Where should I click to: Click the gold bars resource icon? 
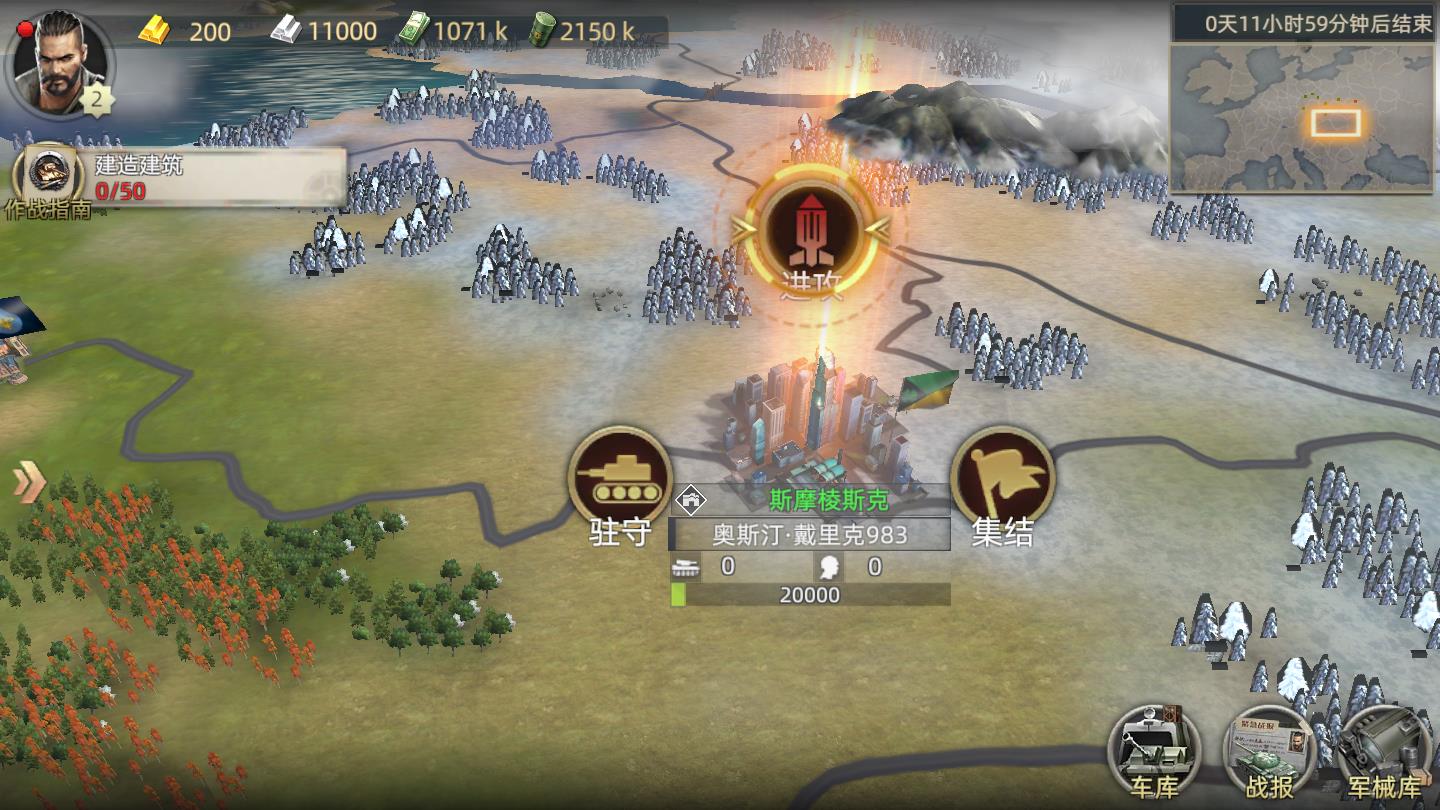[x=155, y=30]
